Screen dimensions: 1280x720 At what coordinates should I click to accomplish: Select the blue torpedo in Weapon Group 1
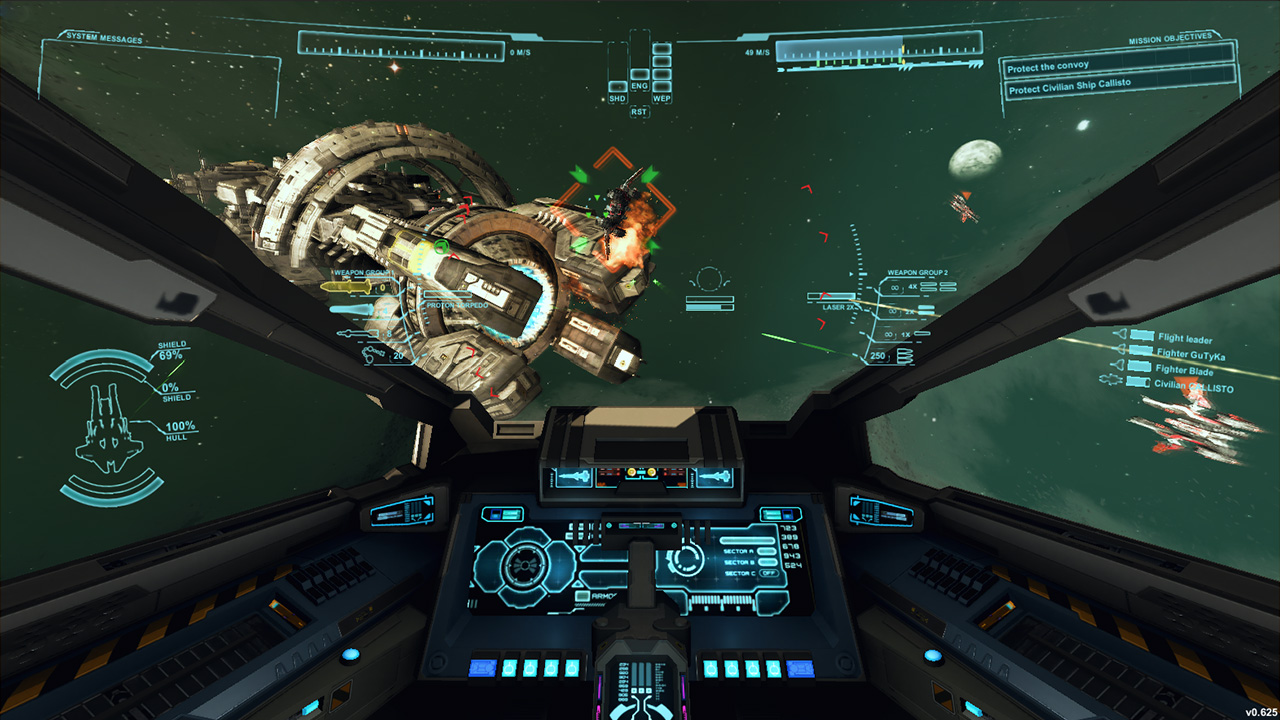click(x=352, y=310)
